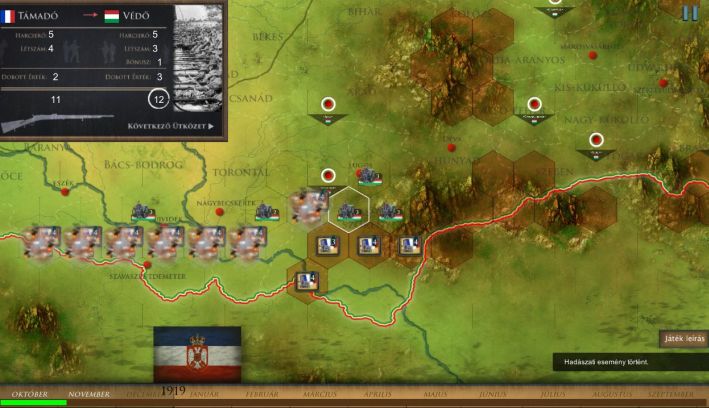This screenshot has width=709, height=408.
Task: Select the French unit on the southernmost brown hex
Action: (307, 282)
